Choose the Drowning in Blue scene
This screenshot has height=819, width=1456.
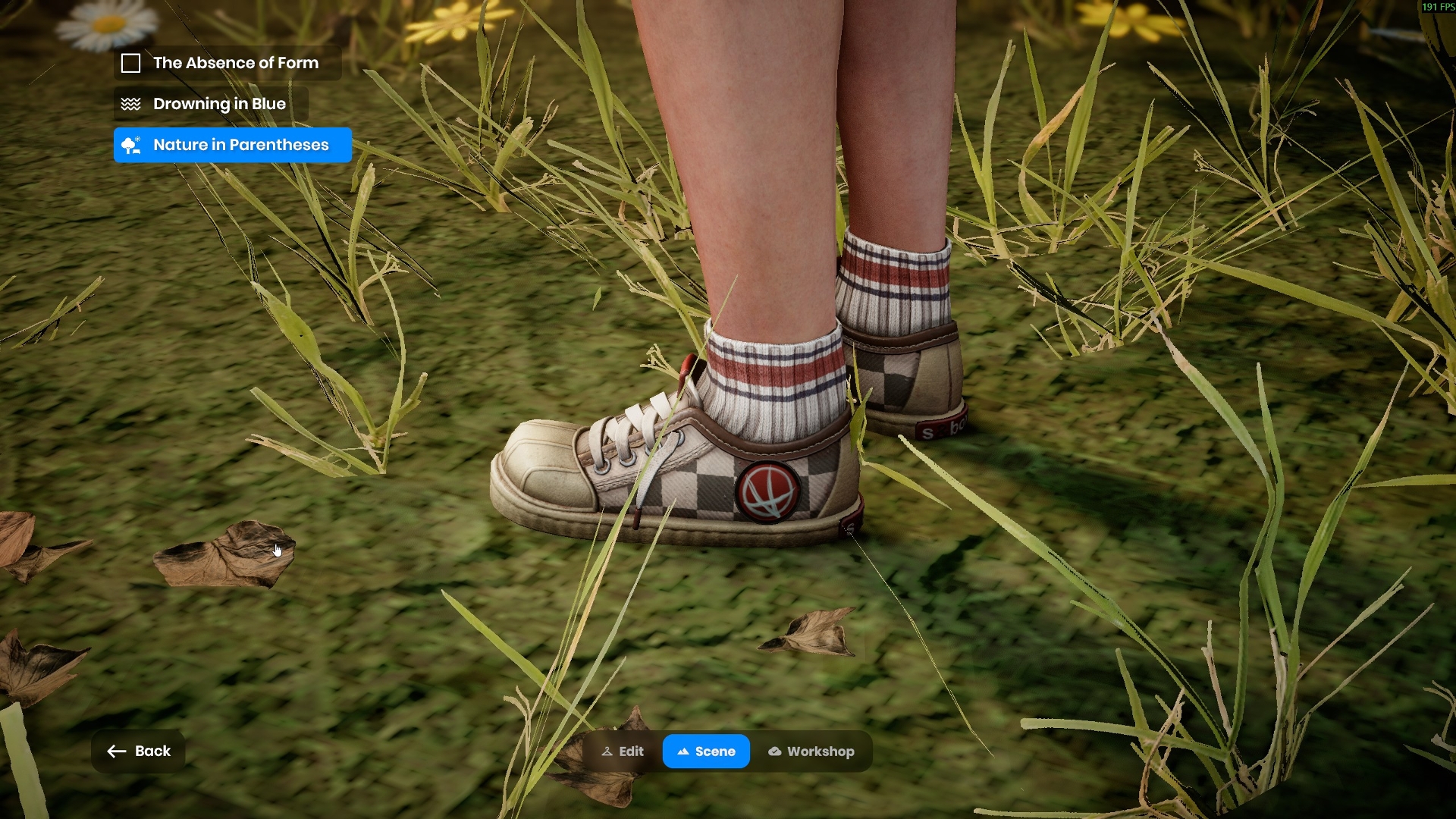pyautogui.click(x=211, y=104)
